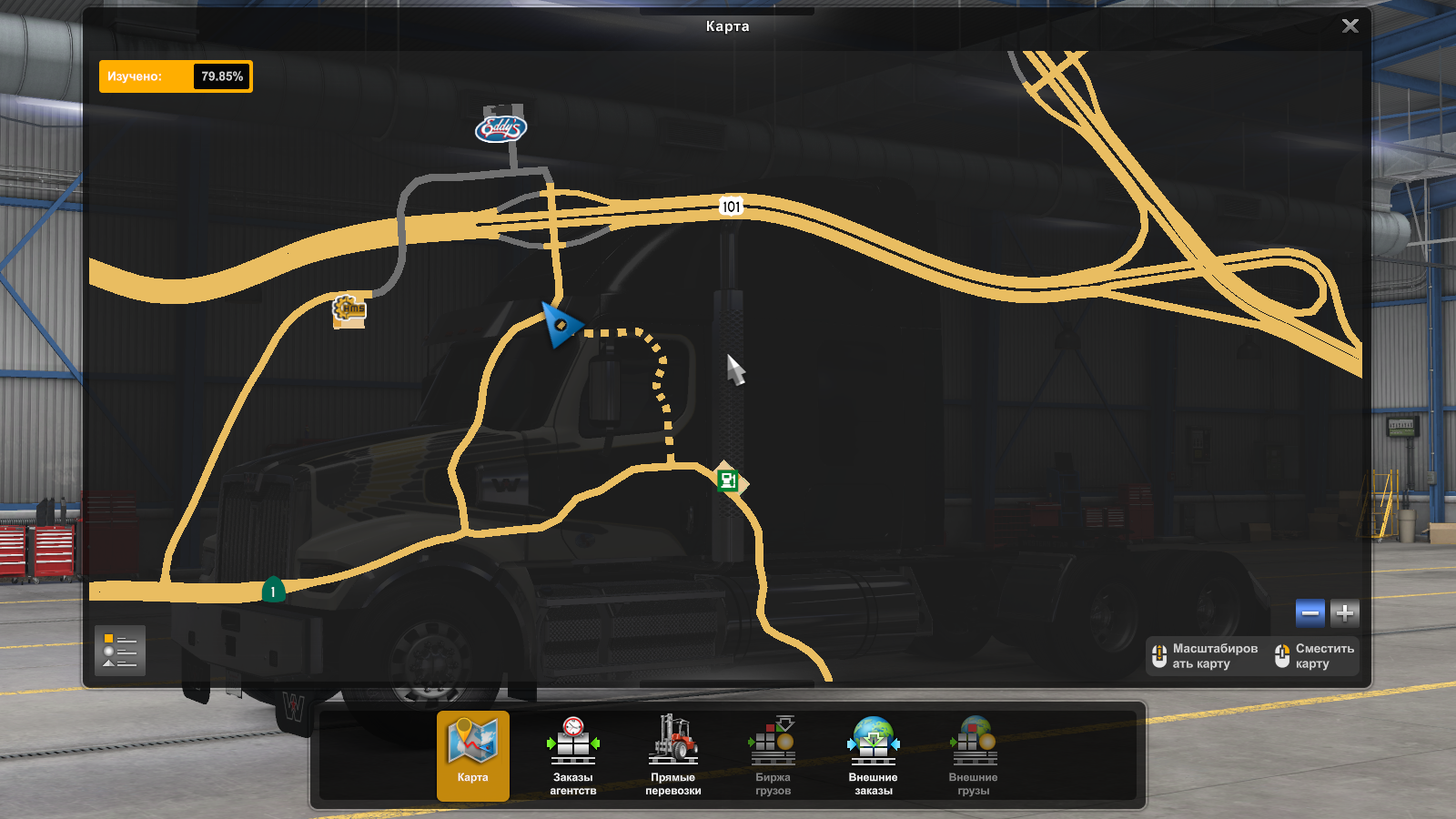Screen dimensions: 1456x819
Task: Open Внешние грузы
Action: pyautogui.click(x=974, y=755)
